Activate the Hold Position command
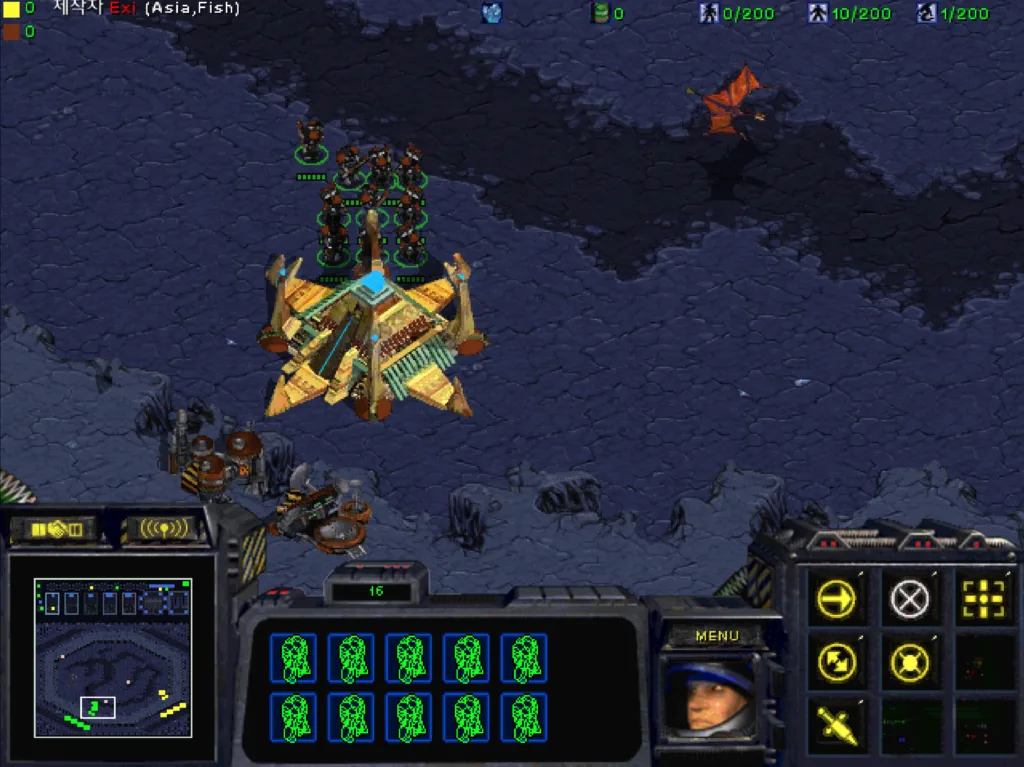This screenshot has width=1024, height=767. click(909, 662)
